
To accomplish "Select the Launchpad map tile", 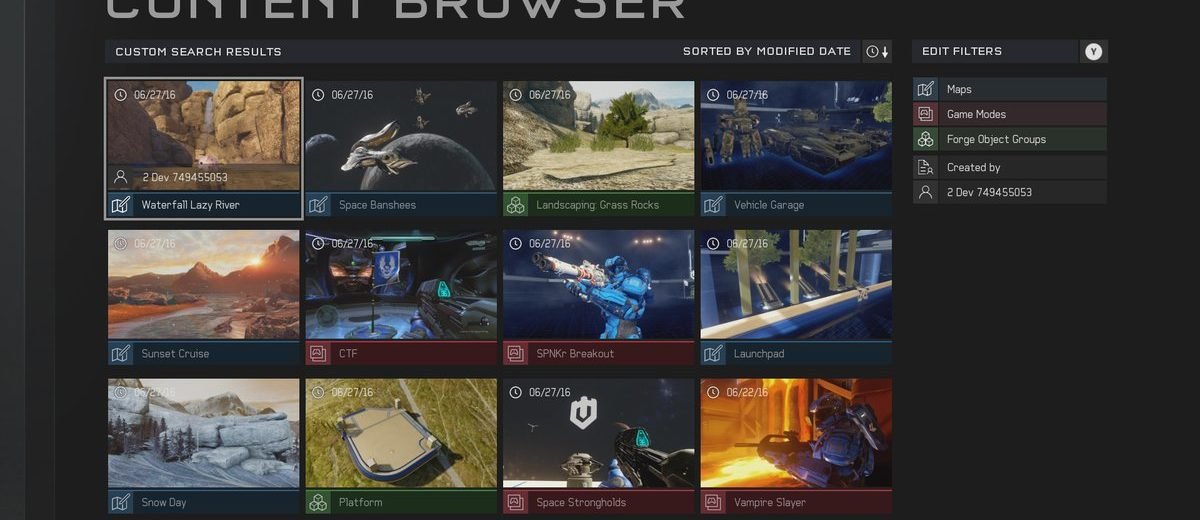I will [x=796, y=296].
